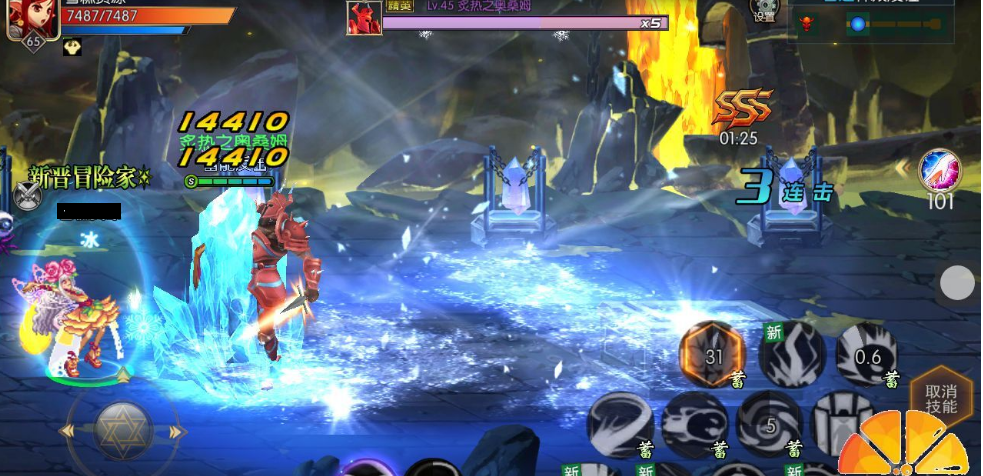The height and width of the screenshot is (476, 983).
Task: Activate the curved slash skill icon
Action: (619, 424)
